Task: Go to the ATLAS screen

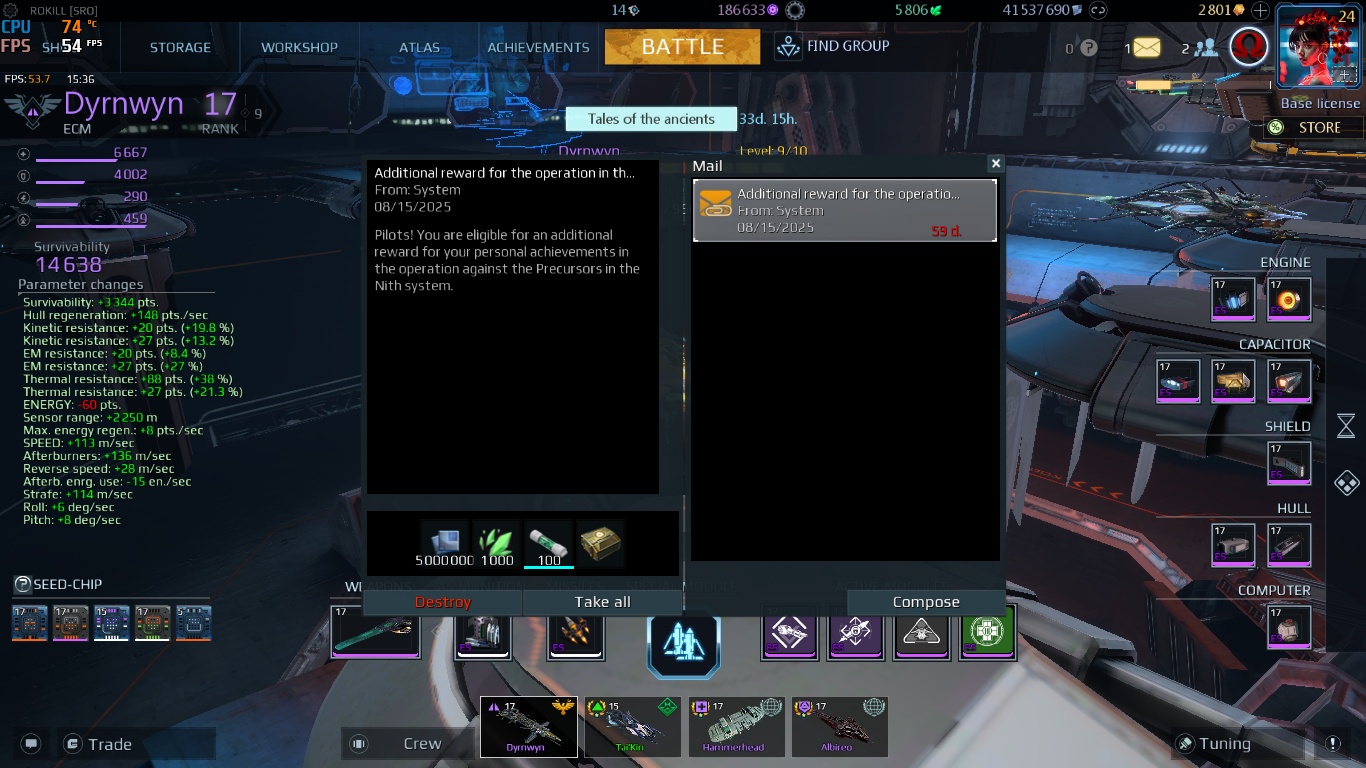Action: pos(419,47)
